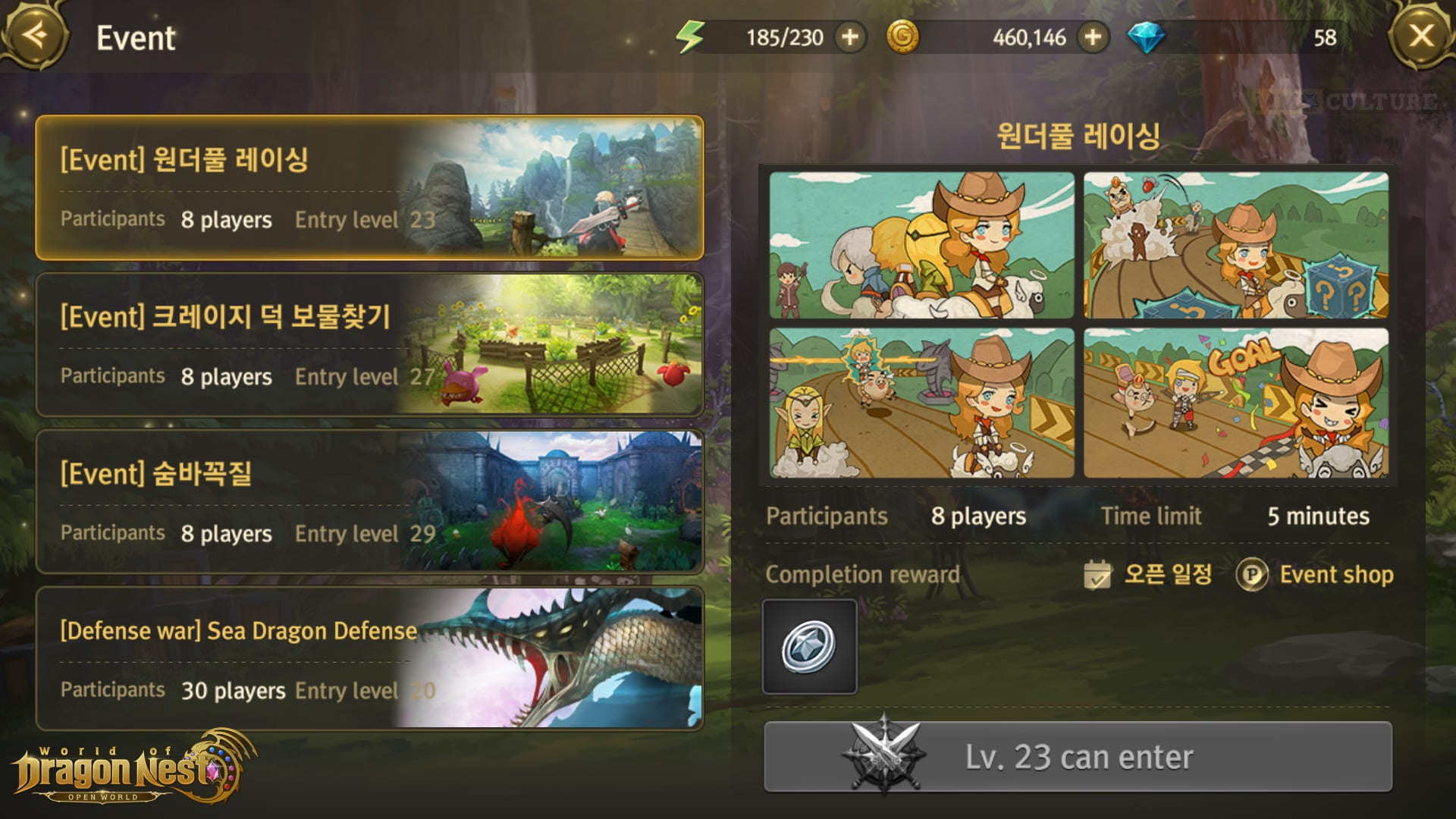View the mystery box track thumbnail

pos(1236,245)
